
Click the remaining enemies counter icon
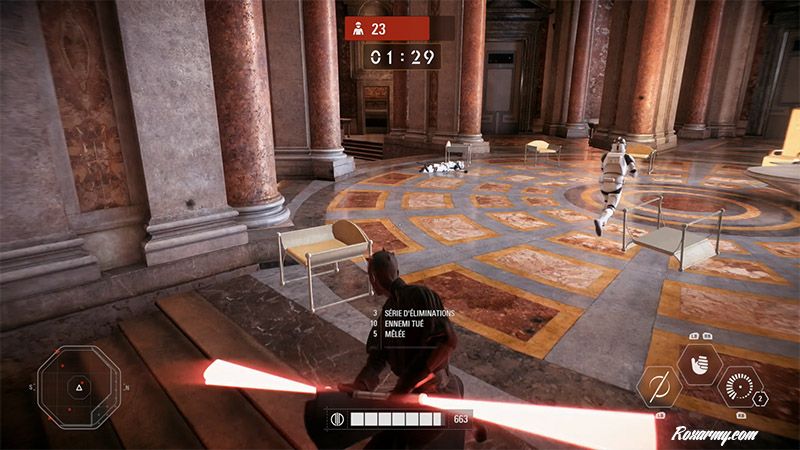point(355,29)
